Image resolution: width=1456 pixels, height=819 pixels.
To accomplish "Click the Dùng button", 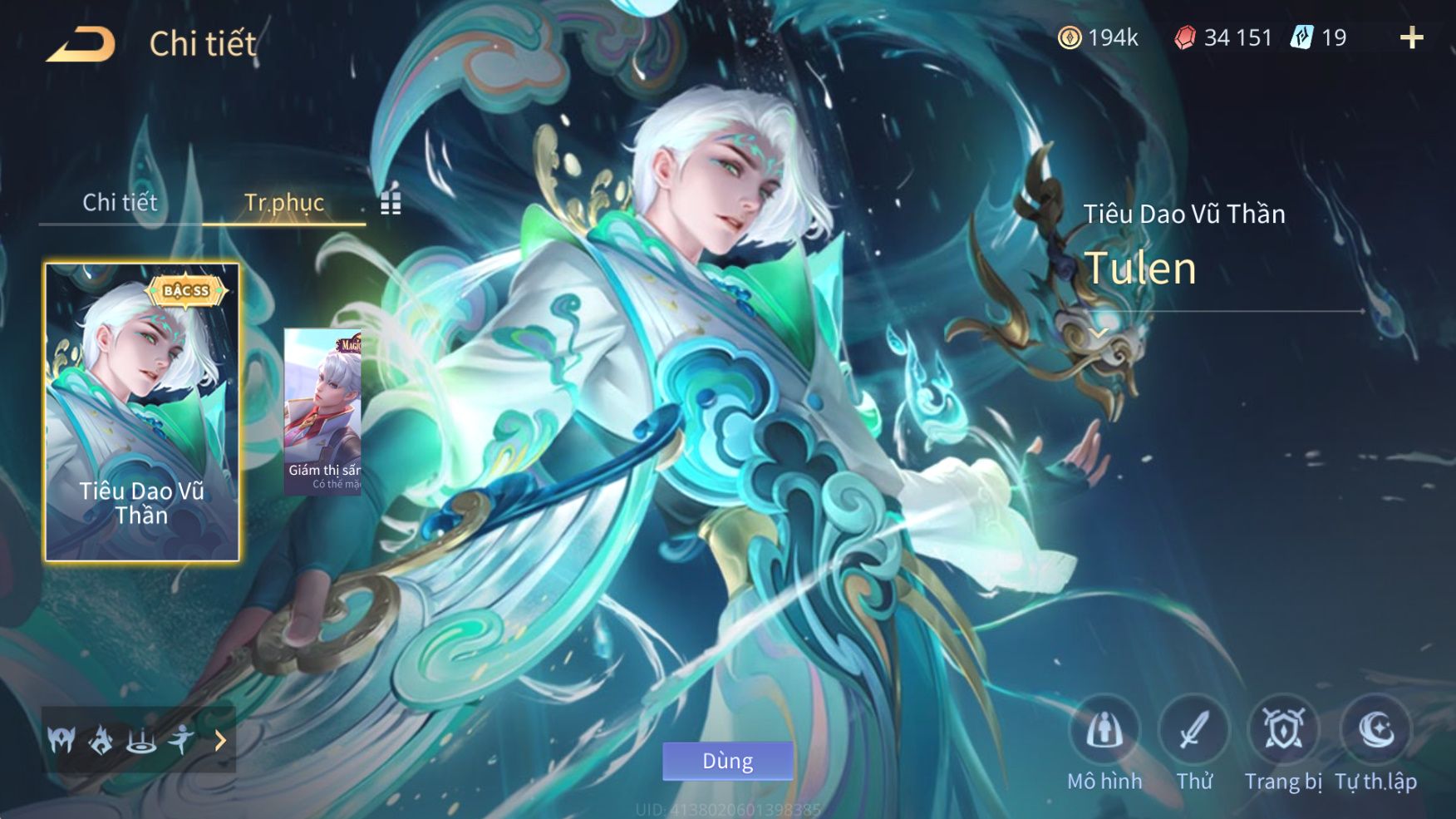I will [727, 761].
